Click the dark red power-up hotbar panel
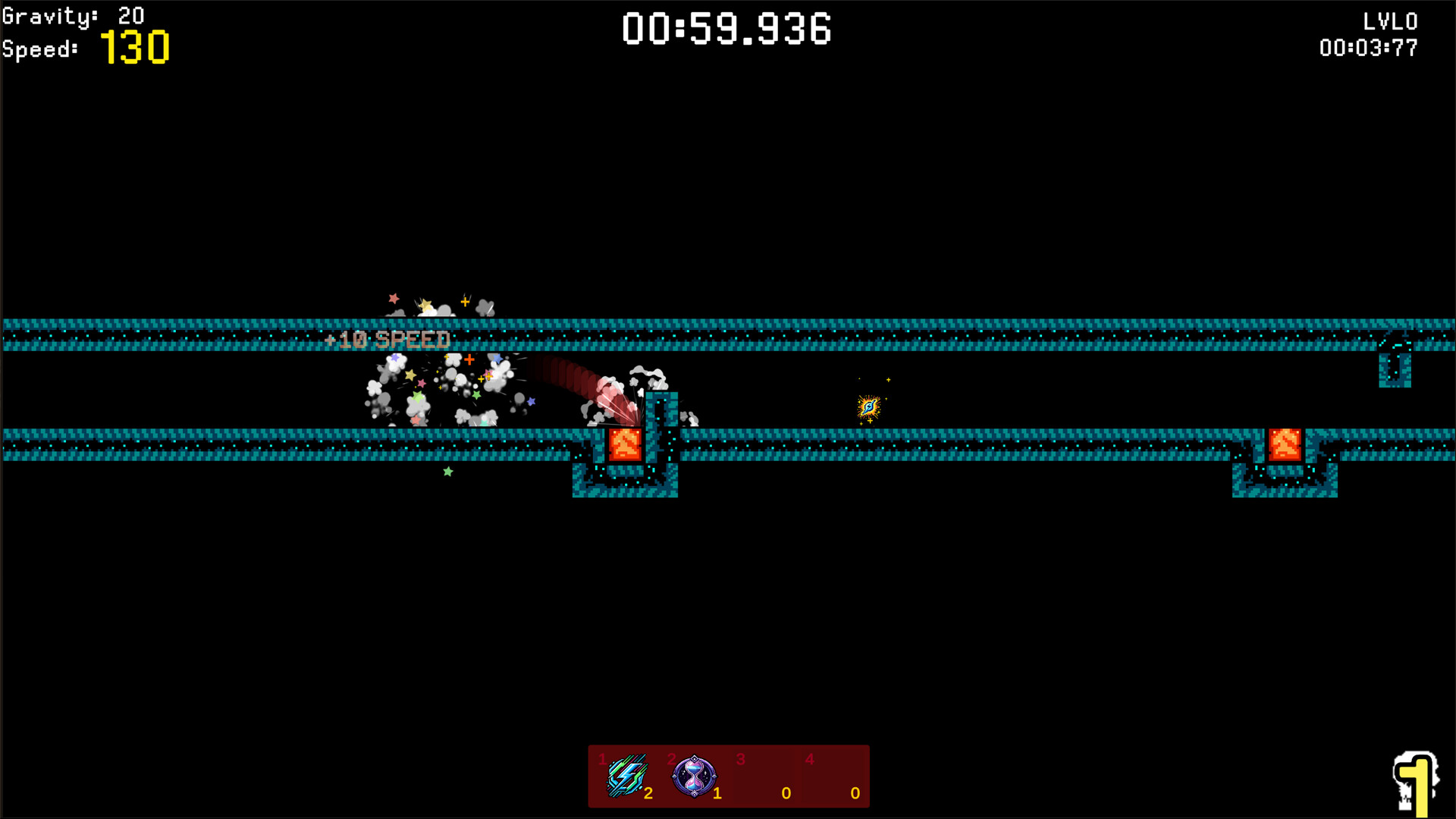Viewport: 1456px width, 819px height. pyautogui.click(x=729, y=775)
